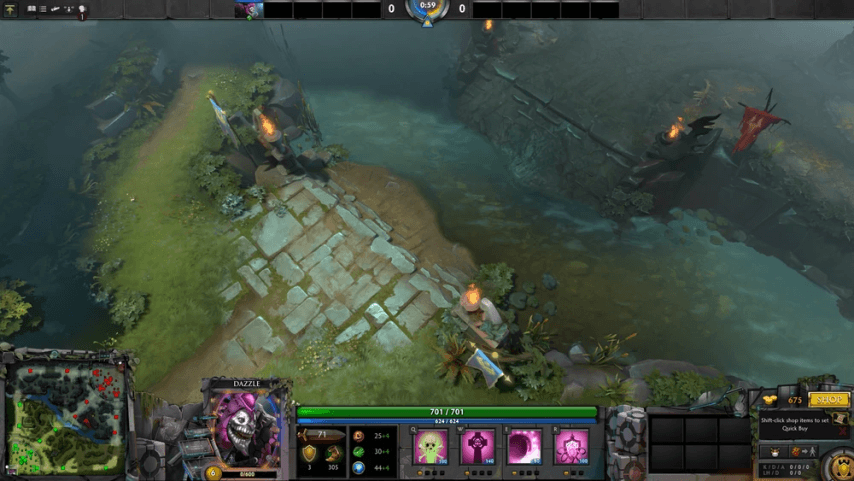
Task: Select the Dazzle hero portrait
Action: pyautogui.click(x=245, y=425)
